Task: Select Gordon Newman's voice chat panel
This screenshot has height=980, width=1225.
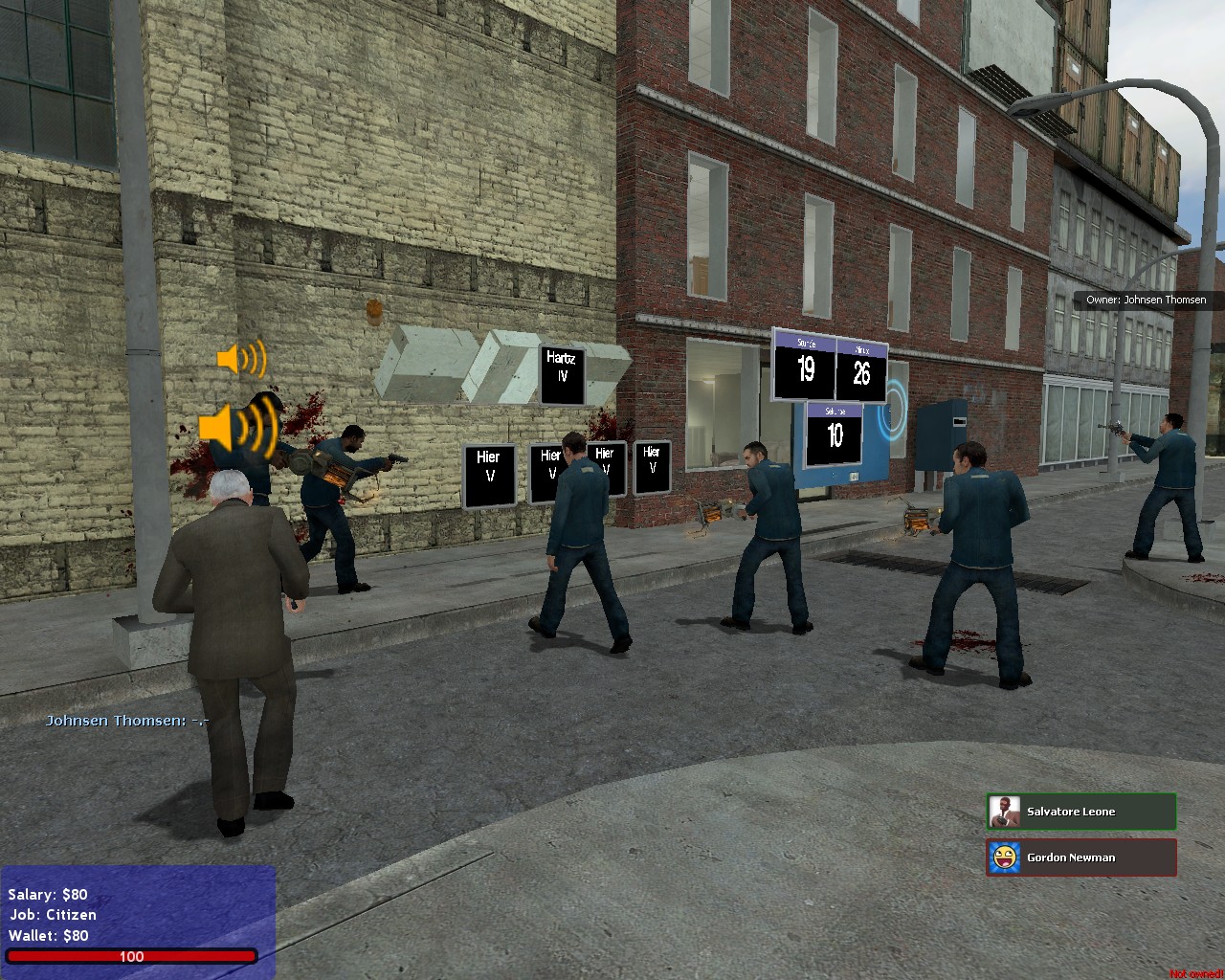Action: tap(1081, 857)
